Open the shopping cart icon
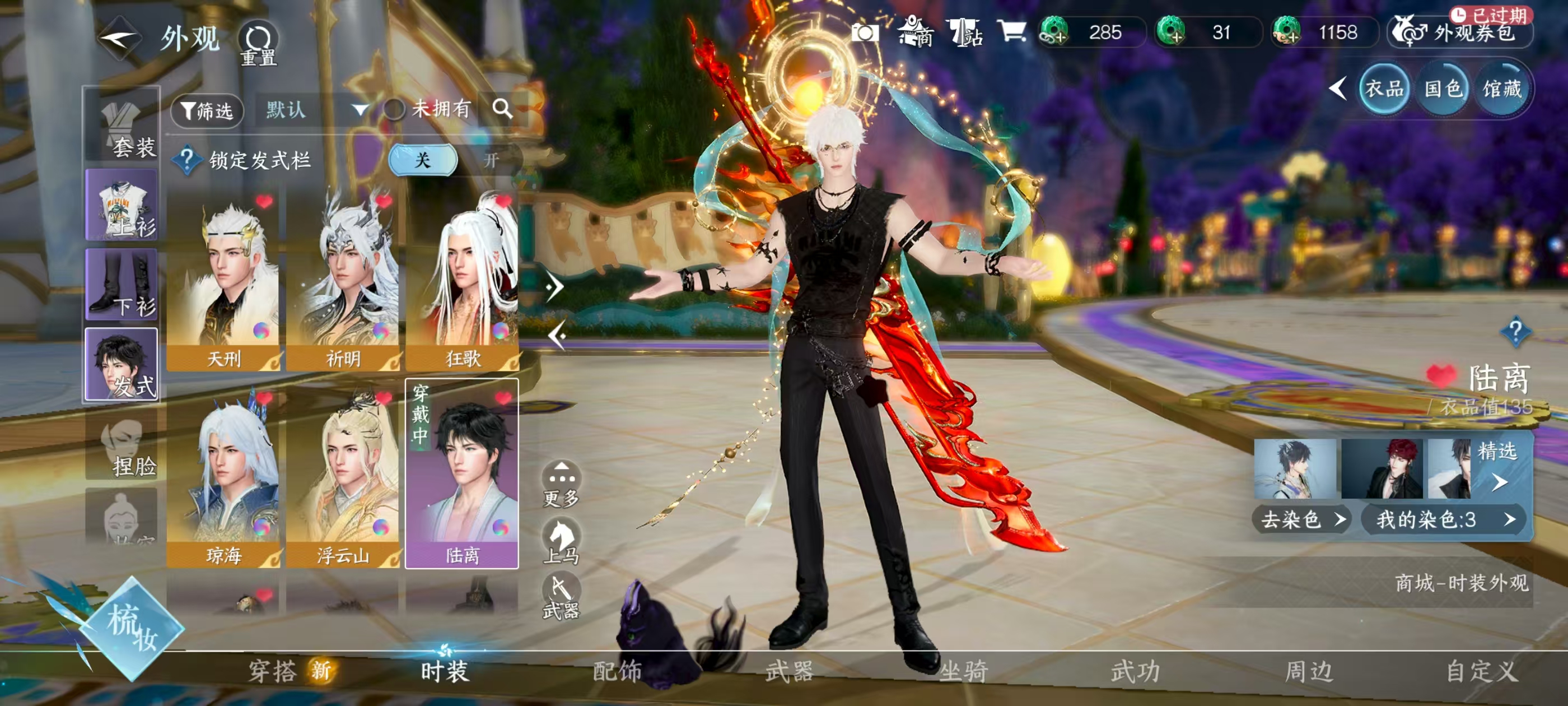 [x=1012, y=31]
